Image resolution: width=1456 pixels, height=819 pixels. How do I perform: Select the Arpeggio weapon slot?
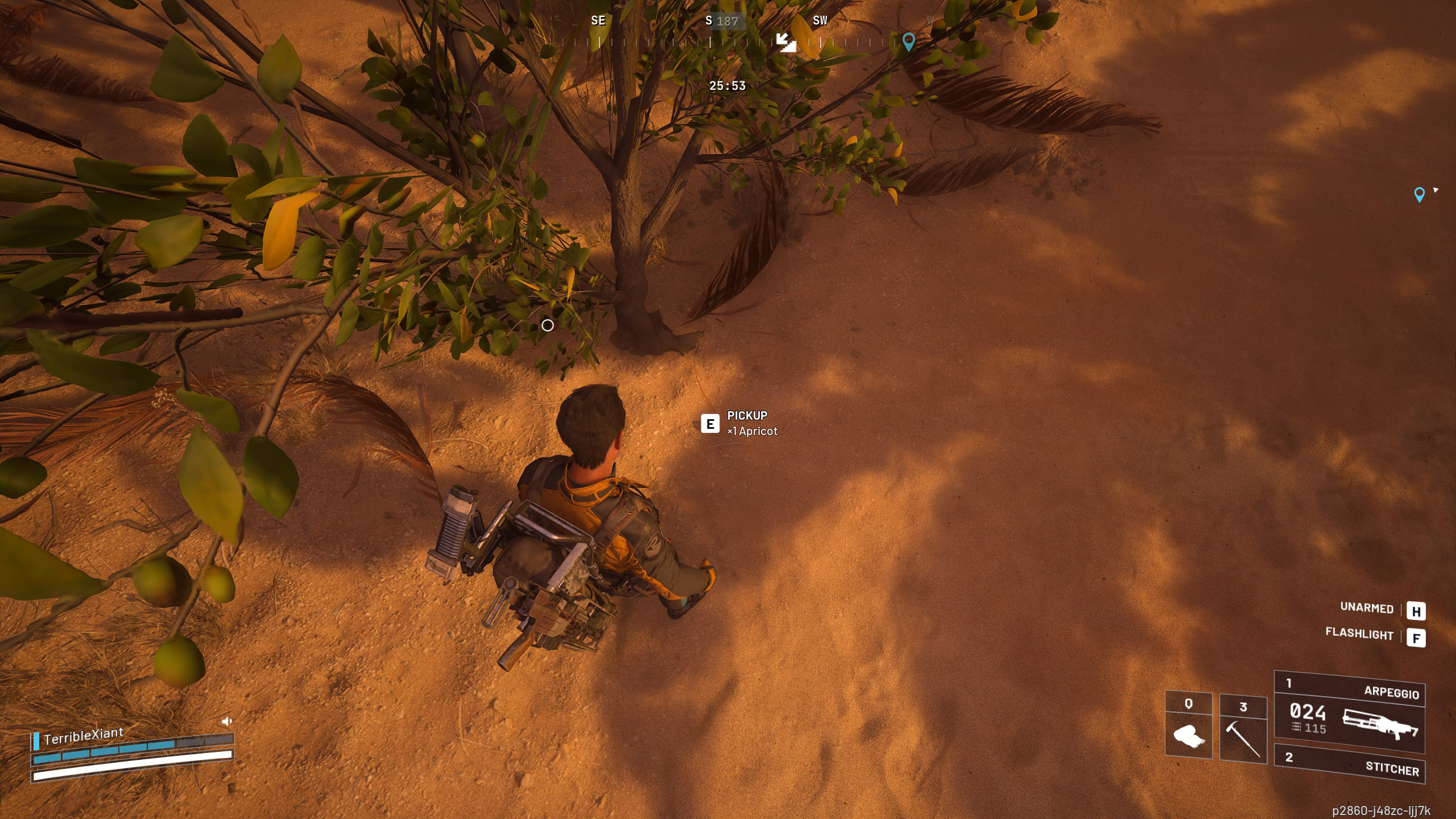point(1349,711)
